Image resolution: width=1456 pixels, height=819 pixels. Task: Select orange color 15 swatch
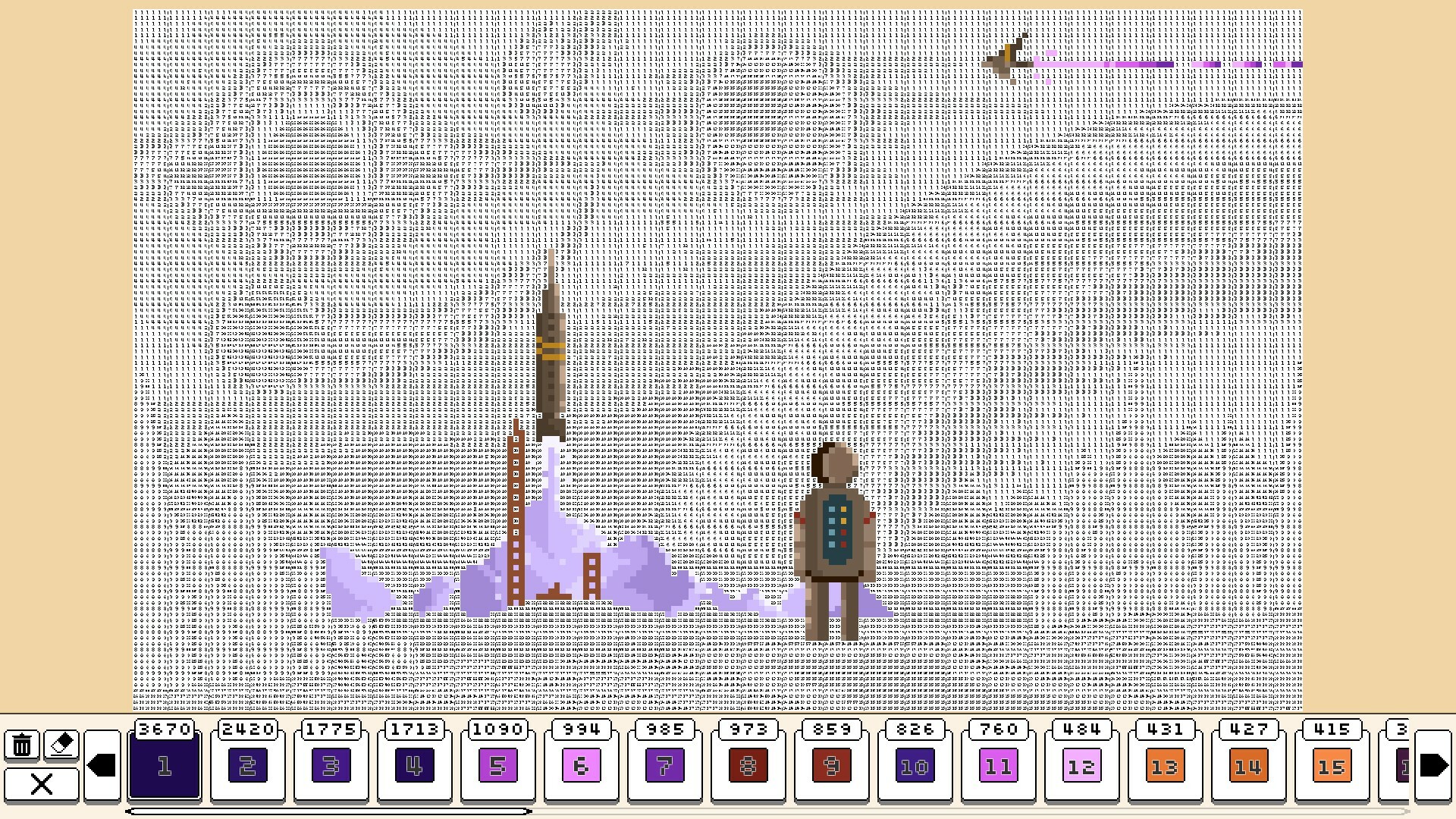coord(1332,764)
